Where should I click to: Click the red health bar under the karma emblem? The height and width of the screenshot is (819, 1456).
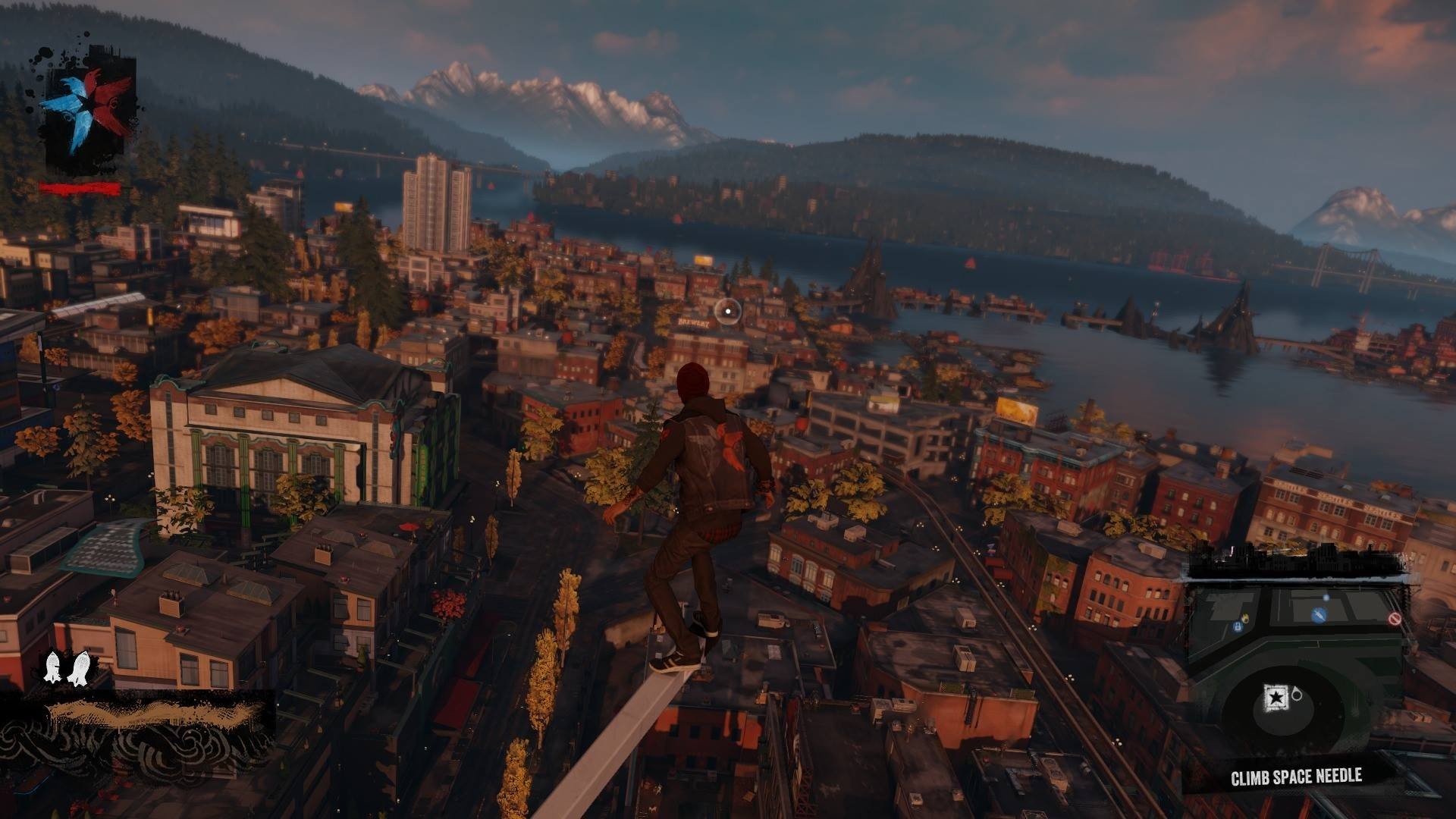pos(81,188)
